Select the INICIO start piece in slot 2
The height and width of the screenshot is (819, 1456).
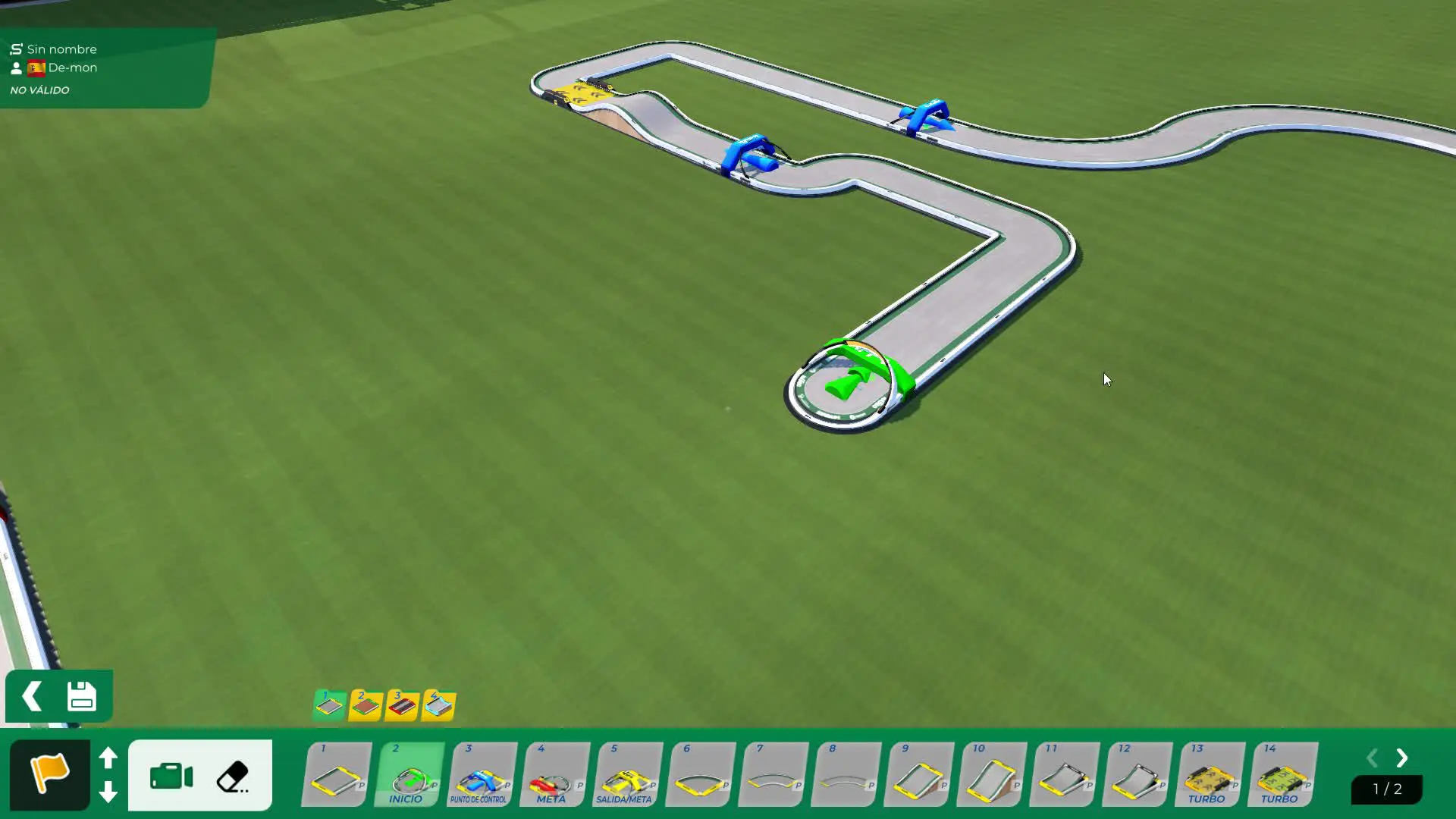pos(409,776)
